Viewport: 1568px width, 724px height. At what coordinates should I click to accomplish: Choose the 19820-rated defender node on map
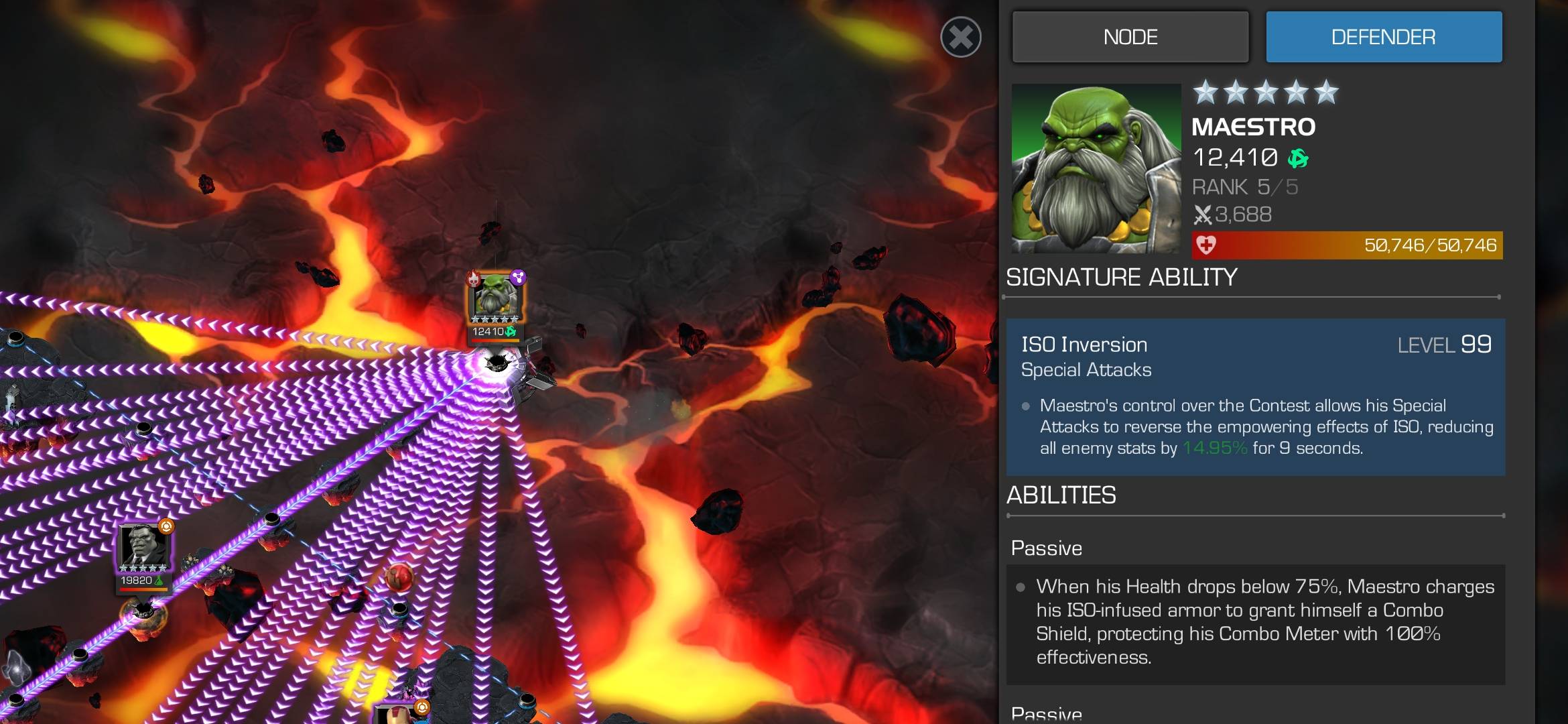(x=144, y=553)
